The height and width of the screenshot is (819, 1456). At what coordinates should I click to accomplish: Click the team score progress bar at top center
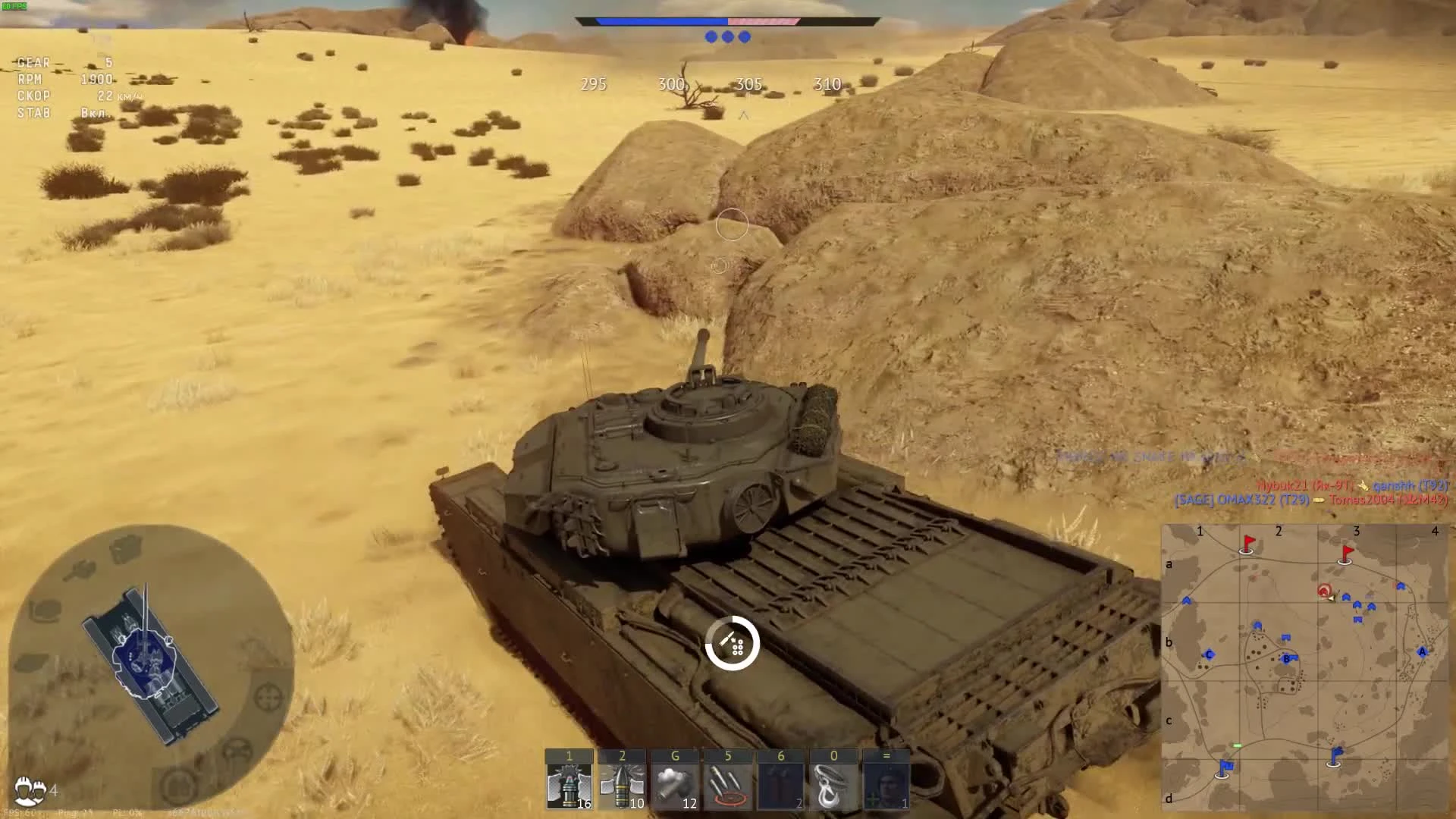[728, 21]
